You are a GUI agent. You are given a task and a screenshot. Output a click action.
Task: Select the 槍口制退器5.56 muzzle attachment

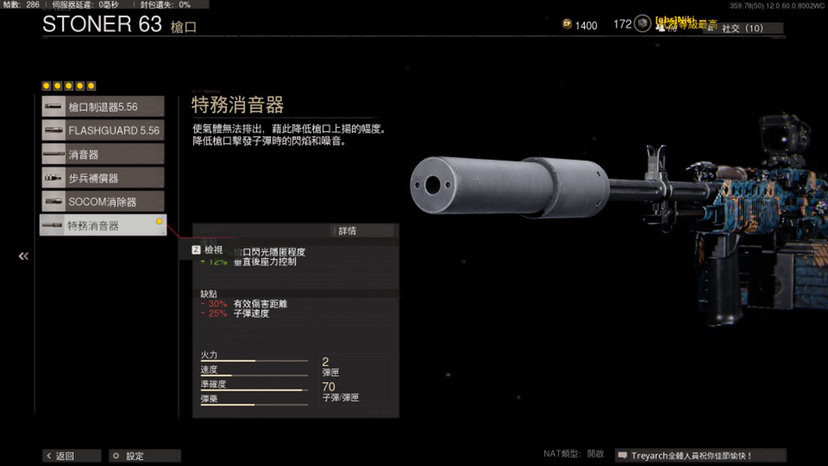point(103,107)
